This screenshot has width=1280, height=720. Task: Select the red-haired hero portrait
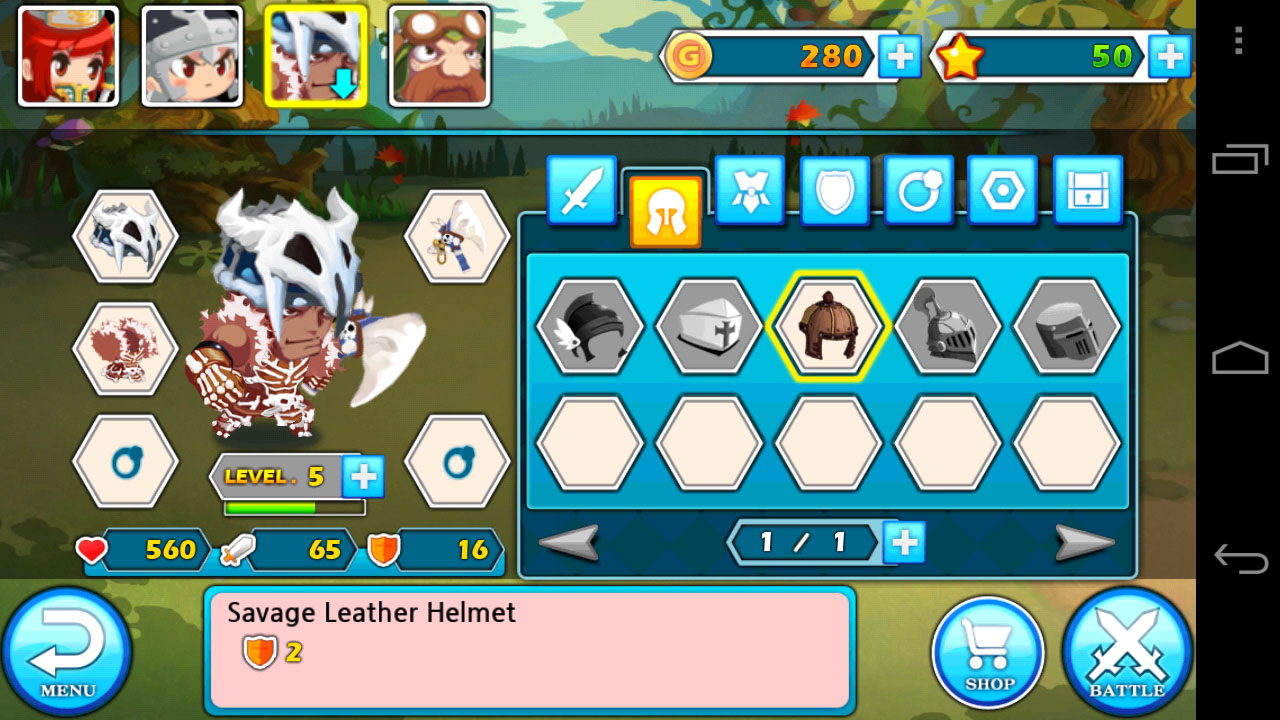coord(68,56)
